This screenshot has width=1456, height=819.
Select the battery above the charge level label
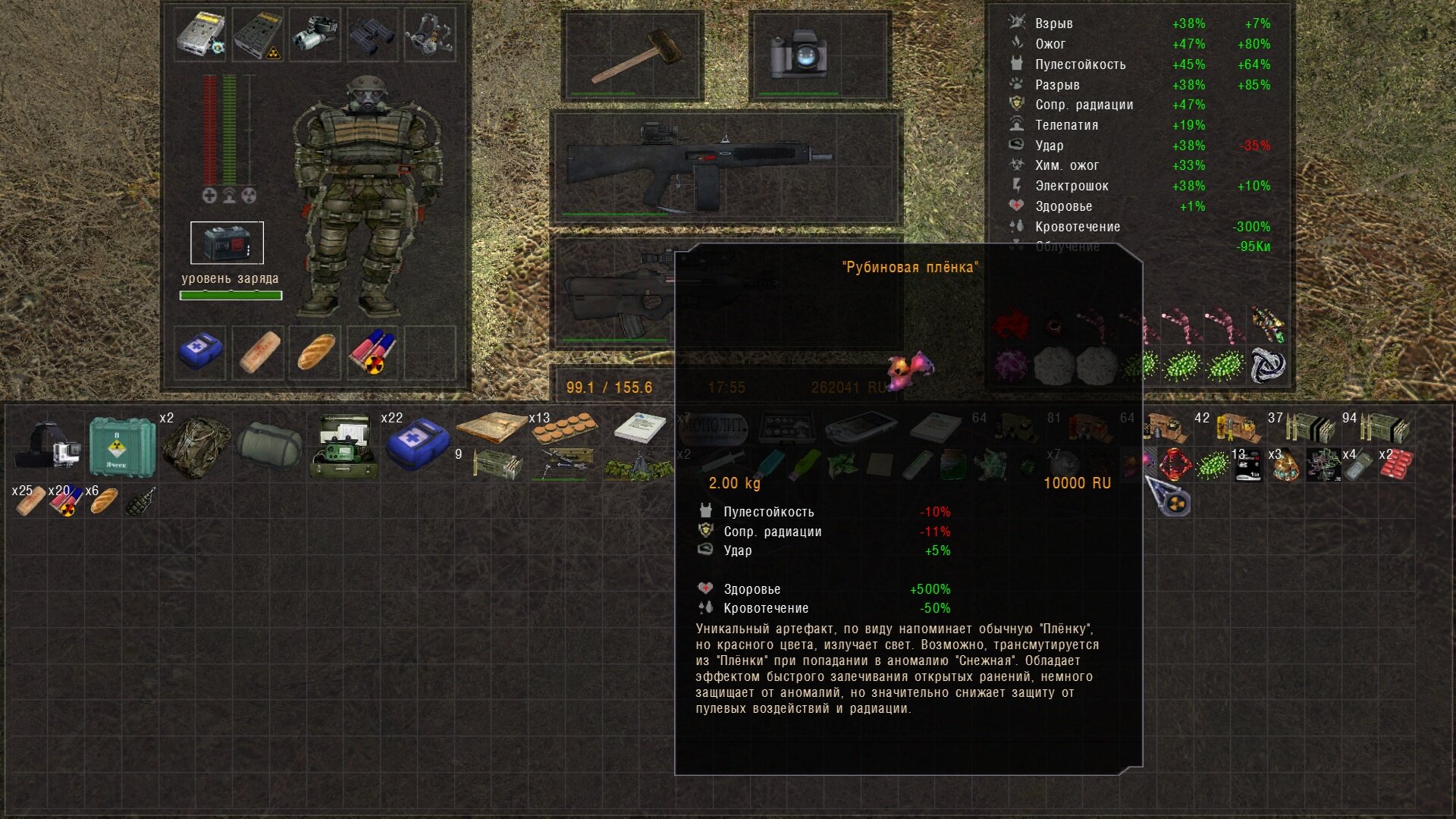click(227, 243)
